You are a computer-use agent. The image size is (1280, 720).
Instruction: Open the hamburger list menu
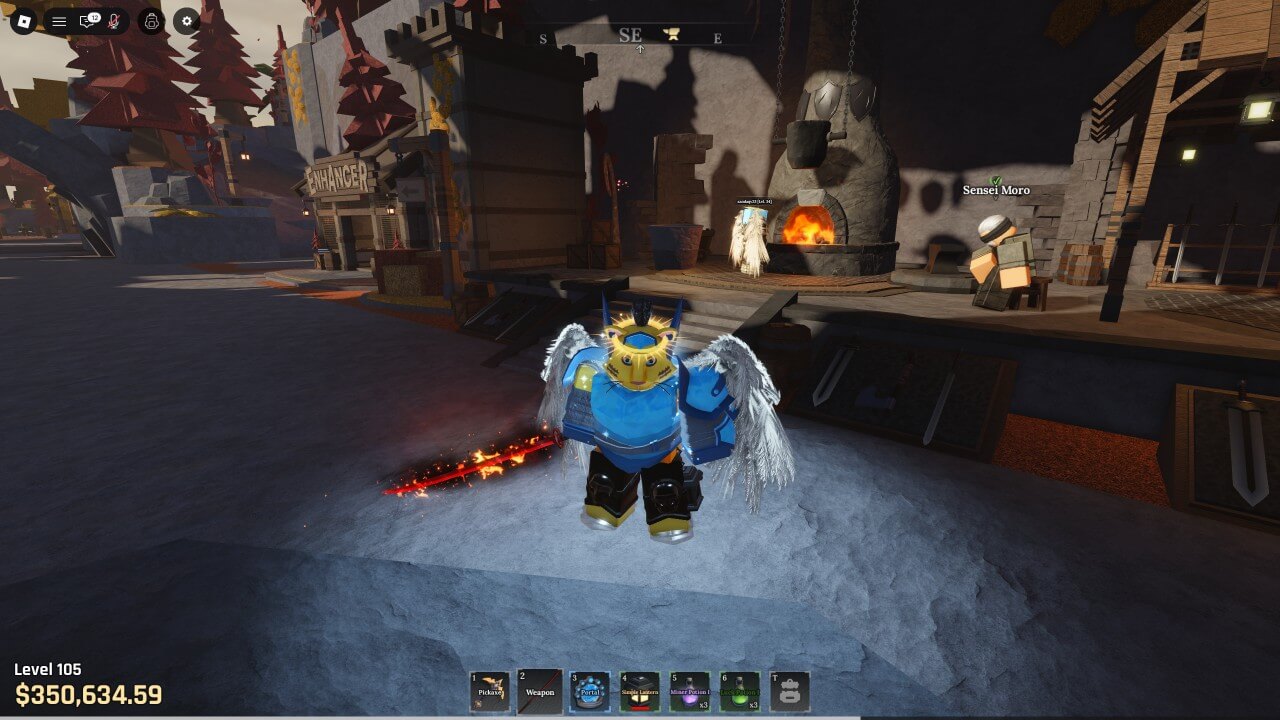coord(59,21)
